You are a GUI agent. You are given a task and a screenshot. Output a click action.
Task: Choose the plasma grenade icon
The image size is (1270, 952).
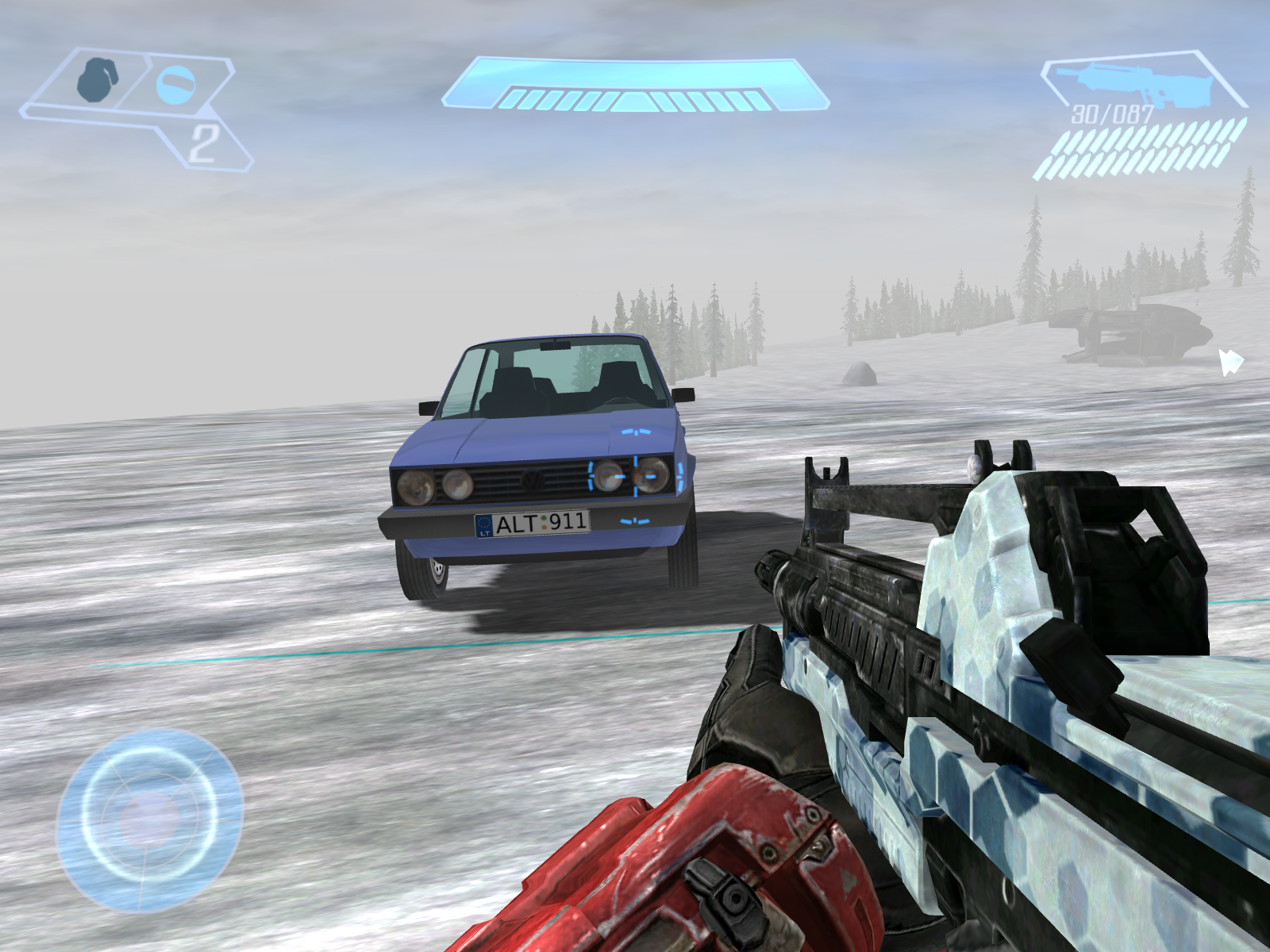coord(175,84)
